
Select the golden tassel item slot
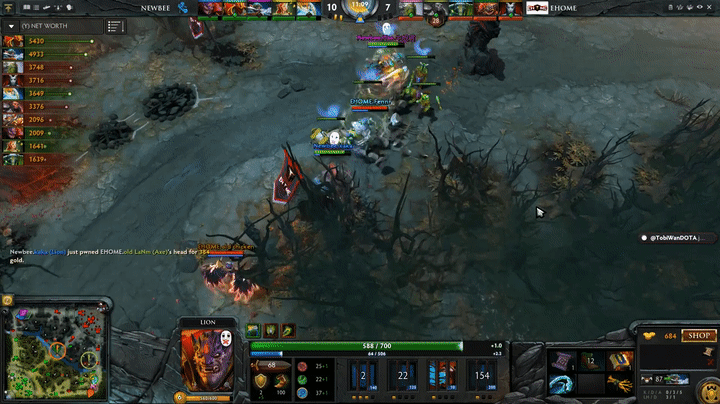(x=618, y=382)
